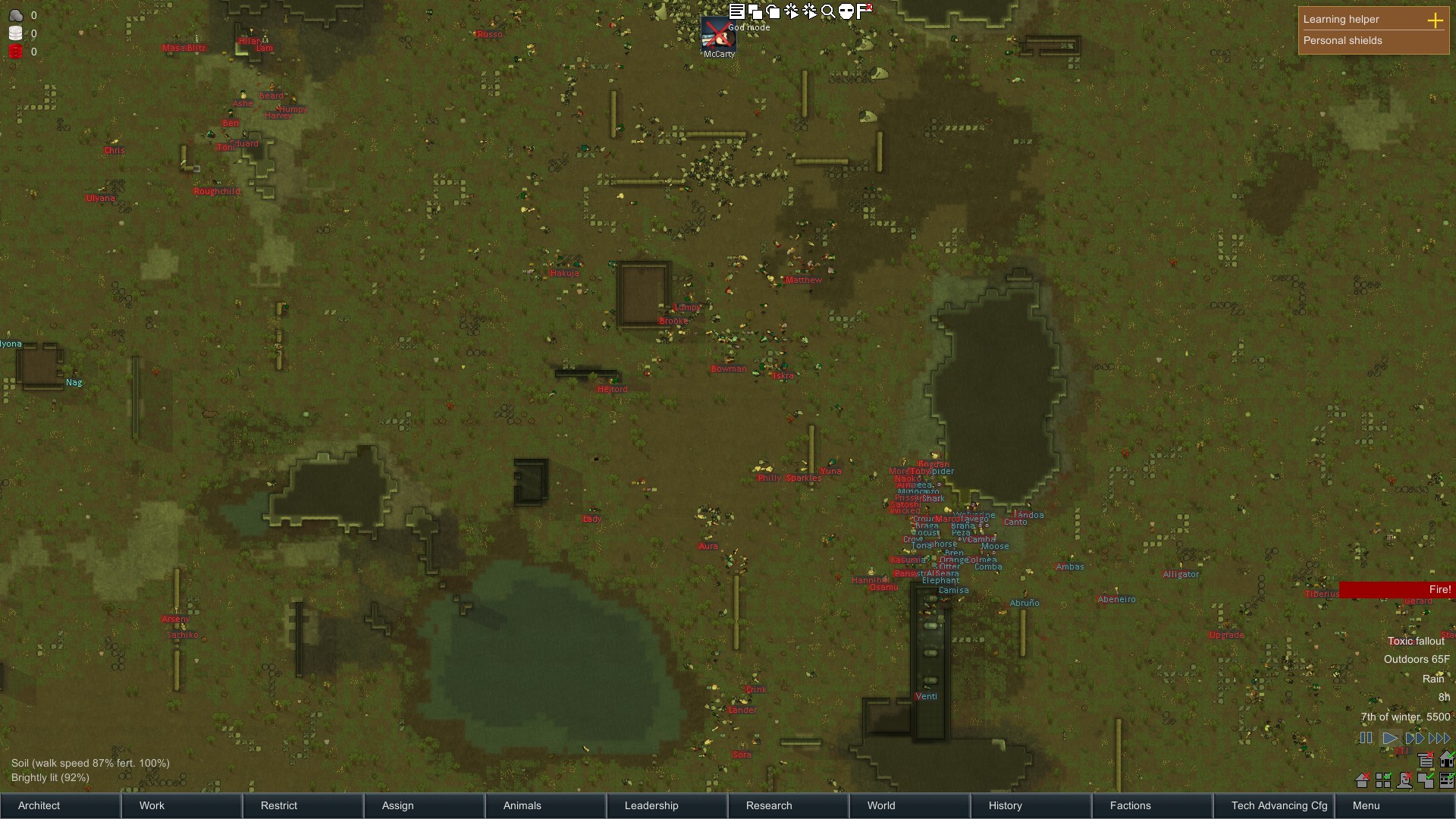Screen dimensions: 1456x819
Task: Click the magnifying glass inspector icon
Action: [x=828, y=11]
